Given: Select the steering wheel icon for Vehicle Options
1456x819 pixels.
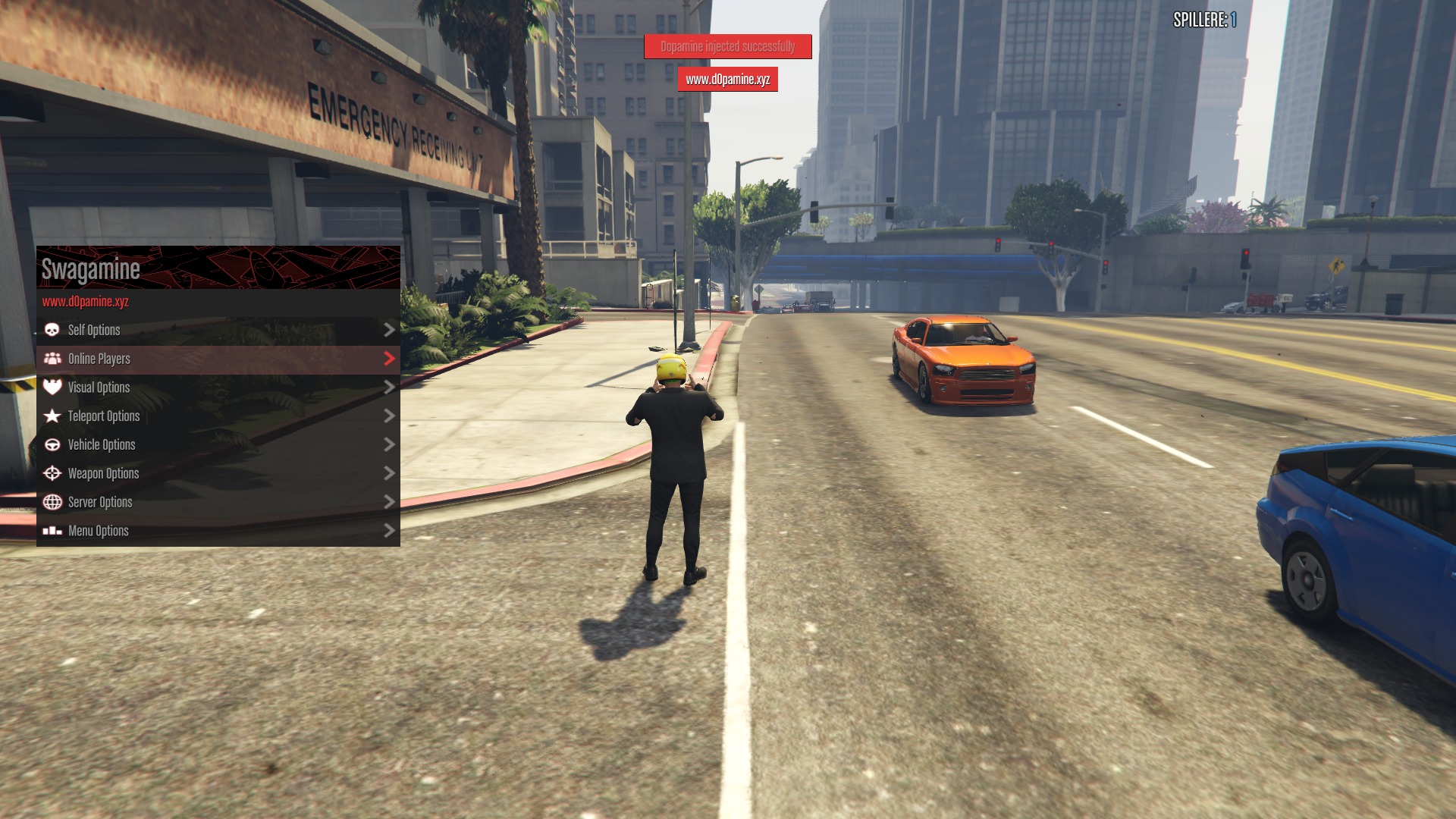Looking at the screenshot, I should point(52,444).
